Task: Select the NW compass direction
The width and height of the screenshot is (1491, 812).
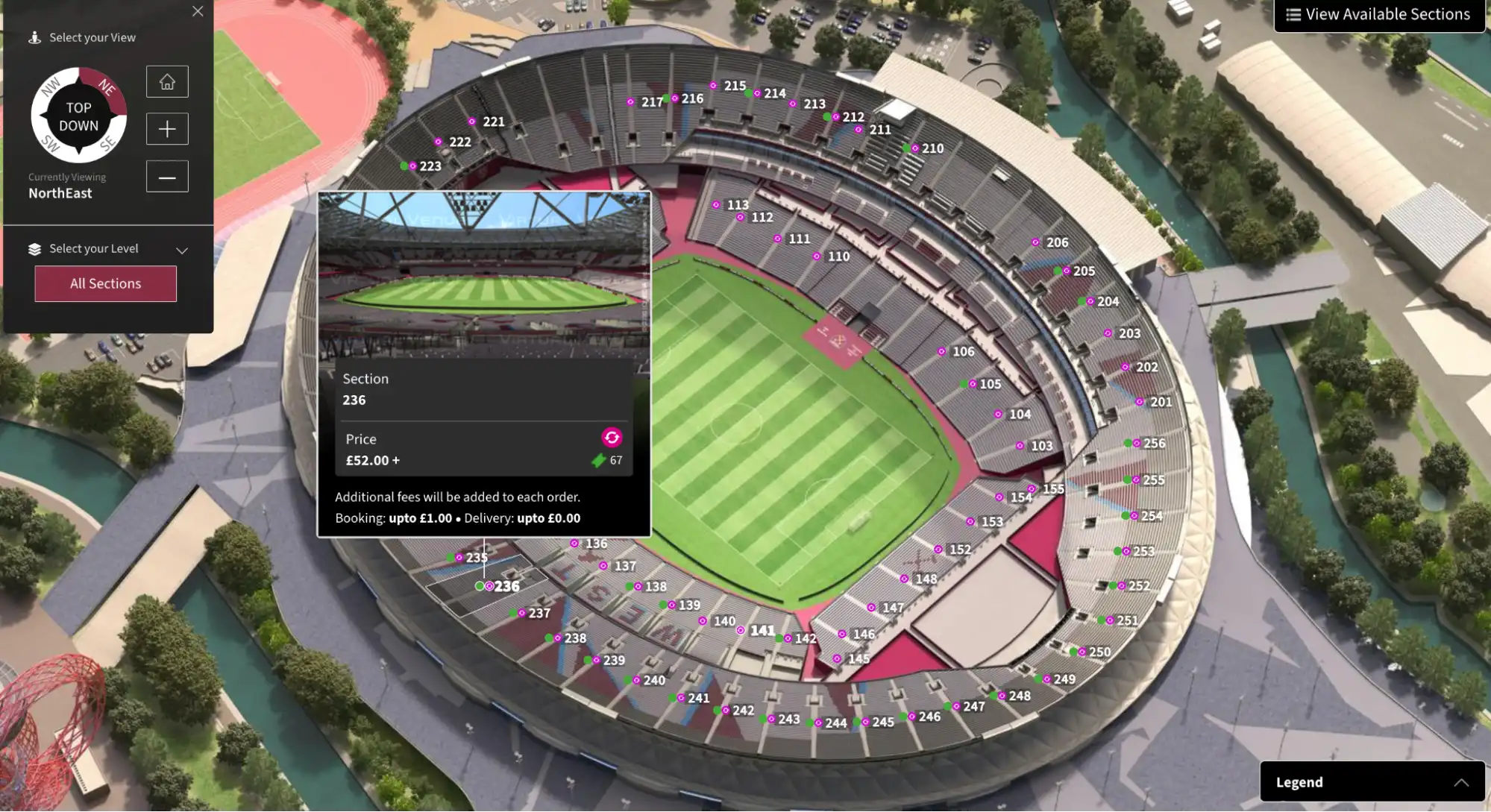Action: (49, 87)
